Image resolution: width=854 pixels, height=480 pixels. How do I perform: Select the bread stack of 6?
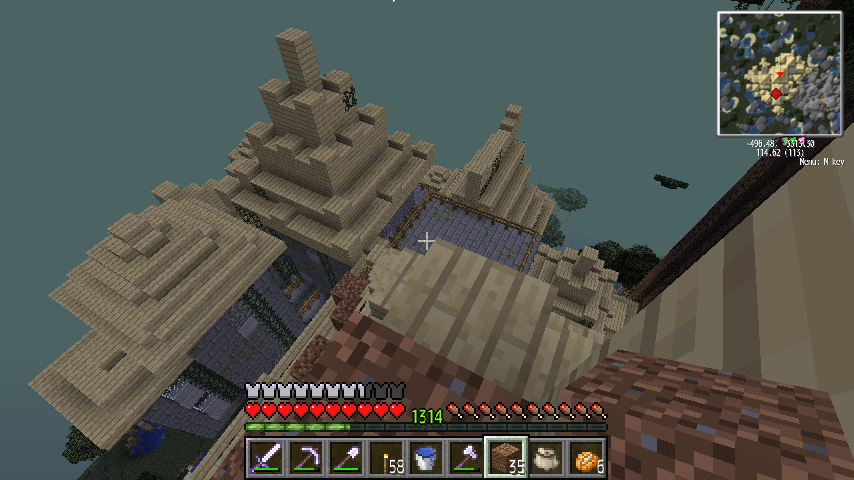pos(586,458)
